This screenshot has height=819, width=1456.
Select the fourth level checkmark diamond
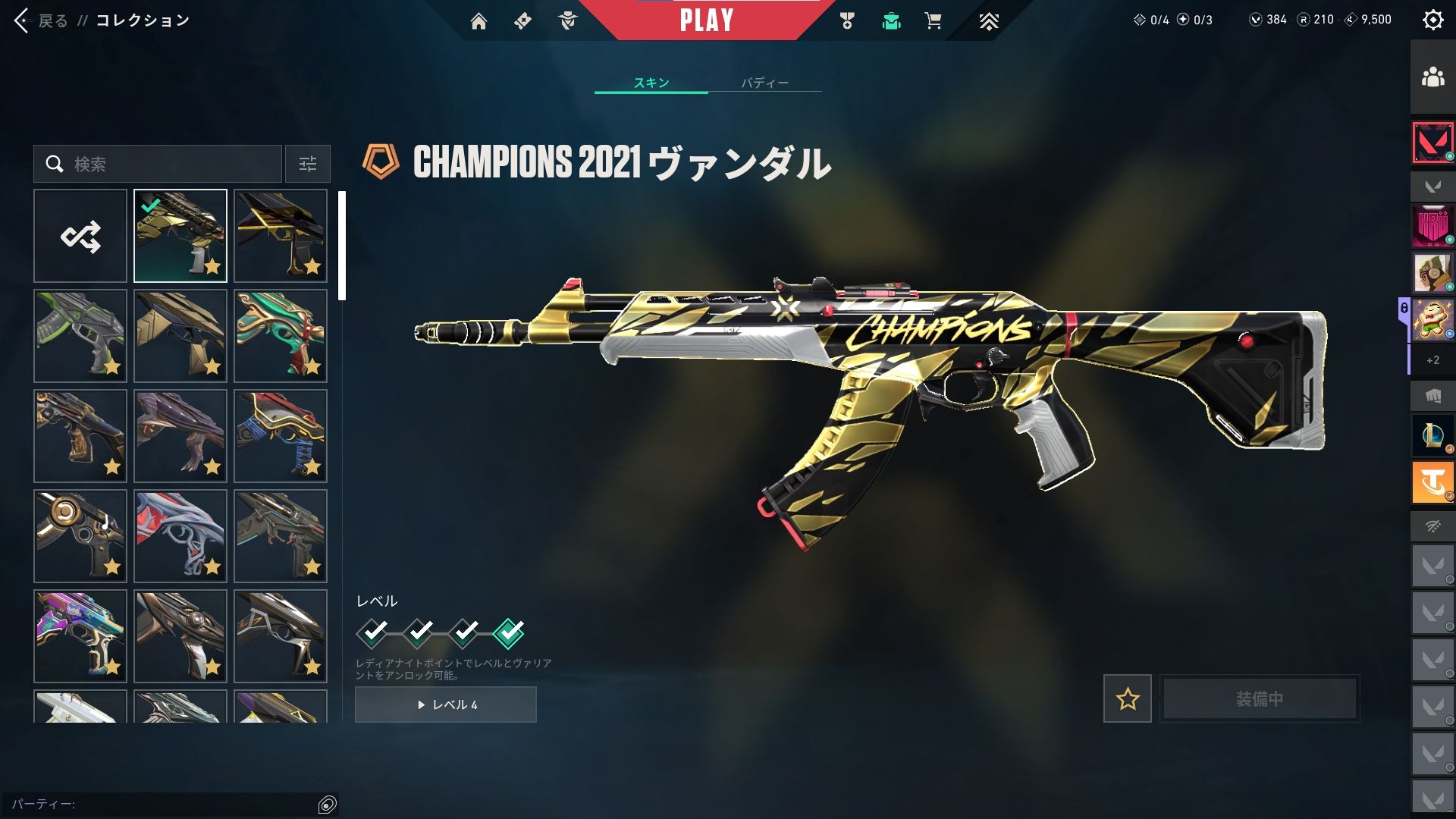[x=508, y=632]
